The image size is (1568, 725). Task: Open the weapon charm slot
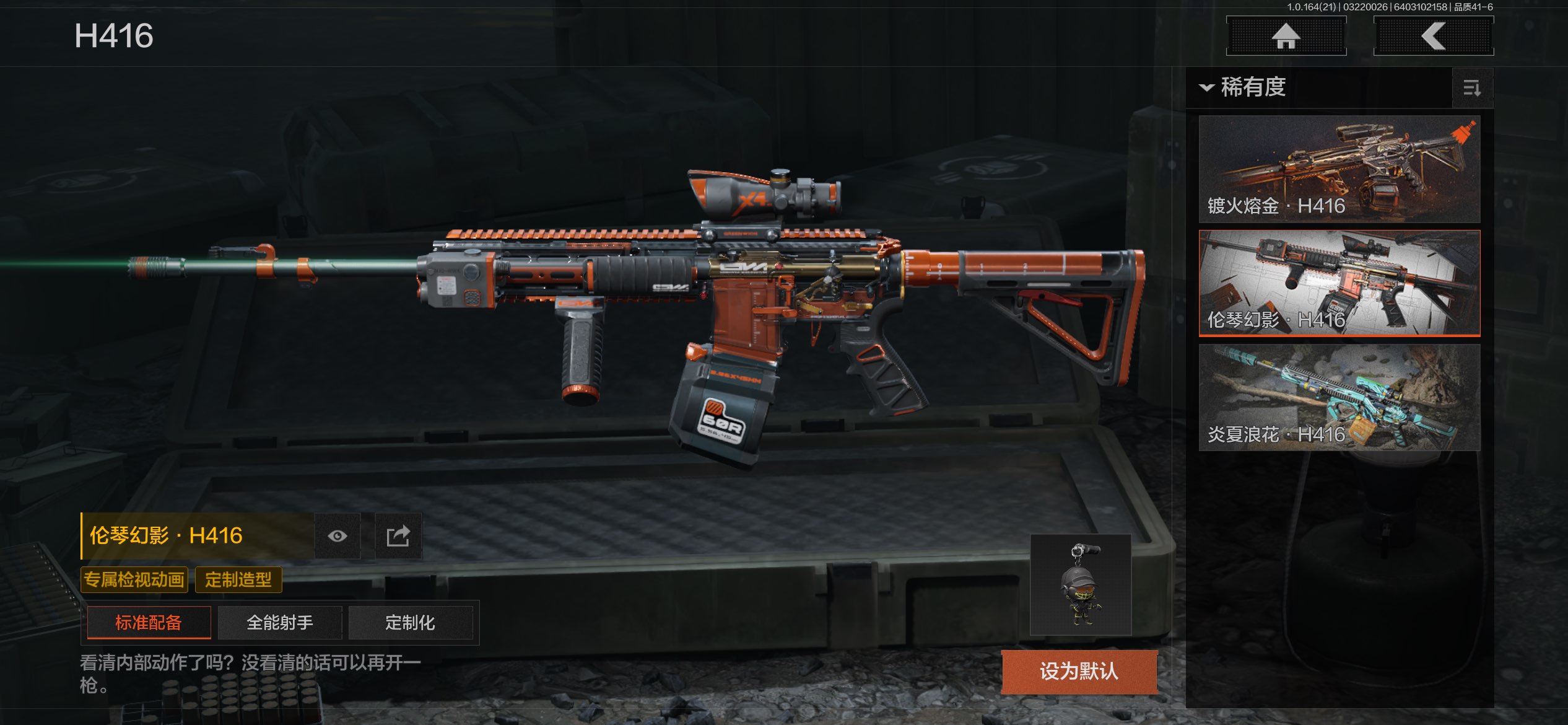click(1081, 584)
